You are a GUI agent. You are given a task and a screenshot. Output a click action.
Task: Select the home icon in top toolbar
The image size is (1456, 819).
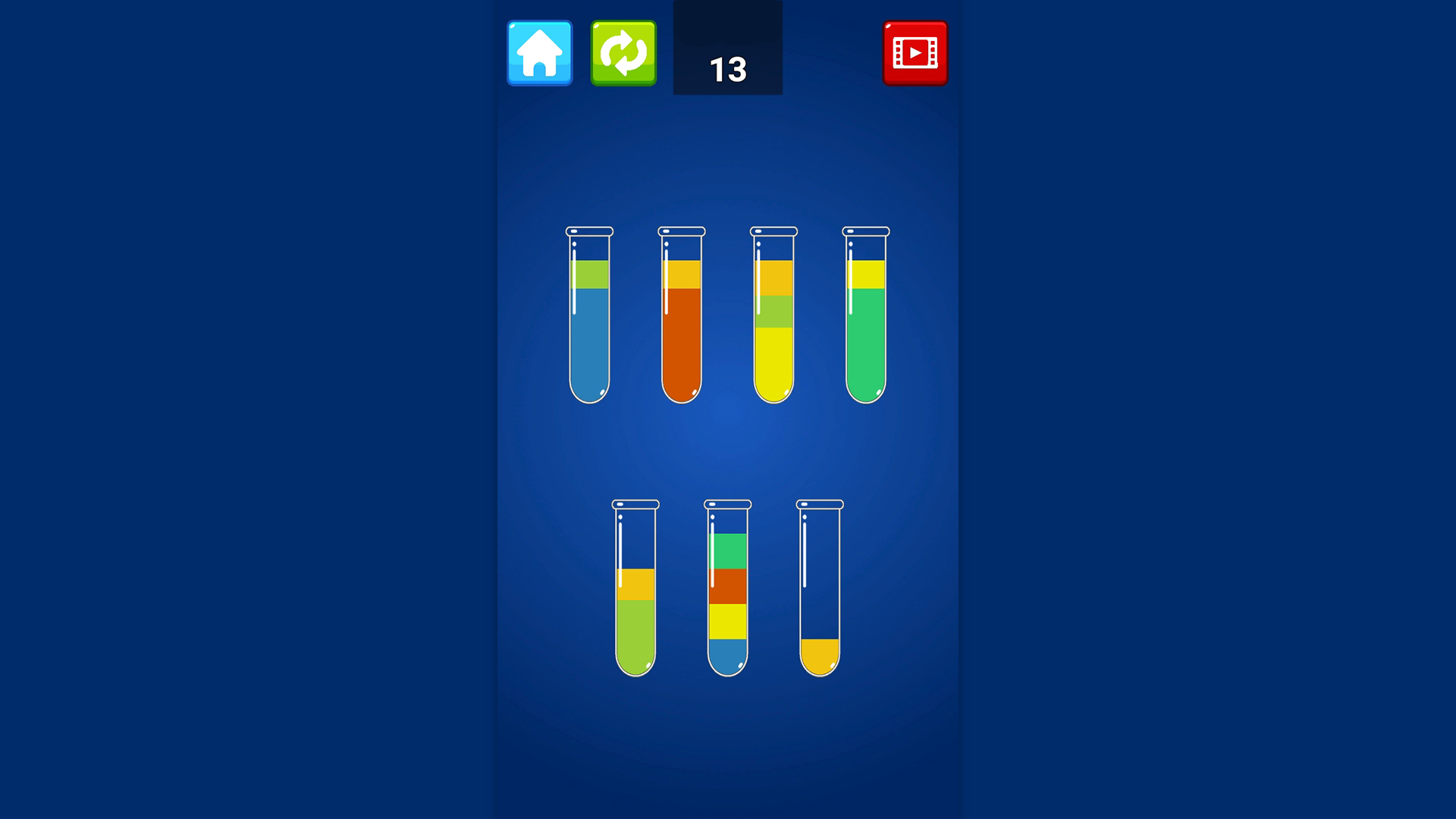pyautogui.click(x=539, y=53)
